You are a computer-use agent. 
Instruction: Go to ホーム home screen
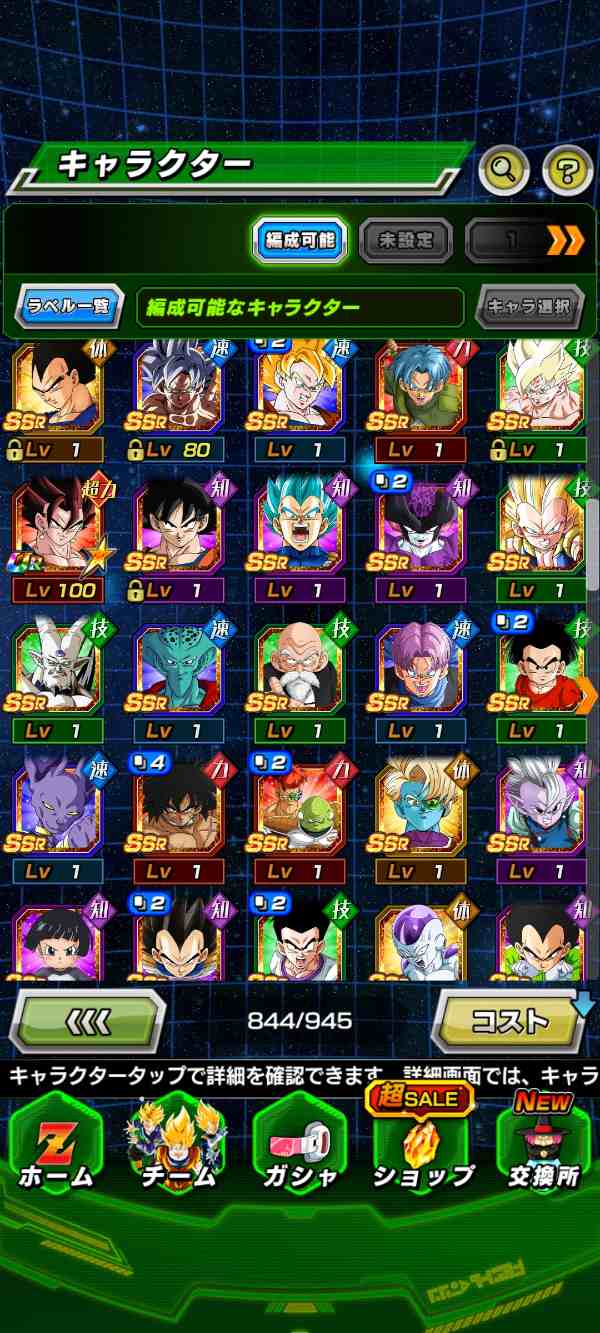pyautogui.click(x=55, y=1145)
